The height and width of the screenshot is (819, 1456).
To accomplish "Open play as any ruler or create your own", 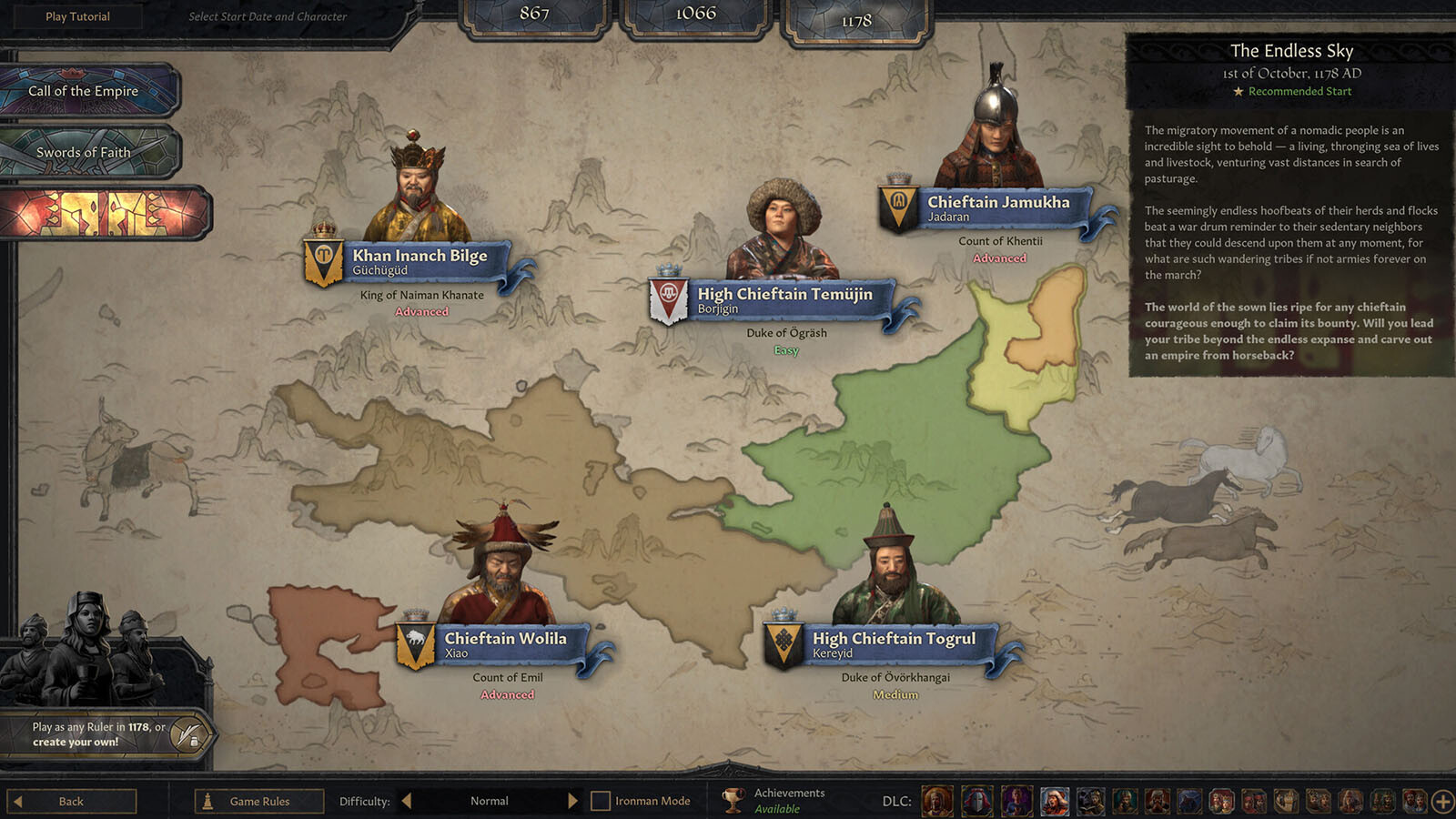I will pyautogui.click(x=98, y=733).
